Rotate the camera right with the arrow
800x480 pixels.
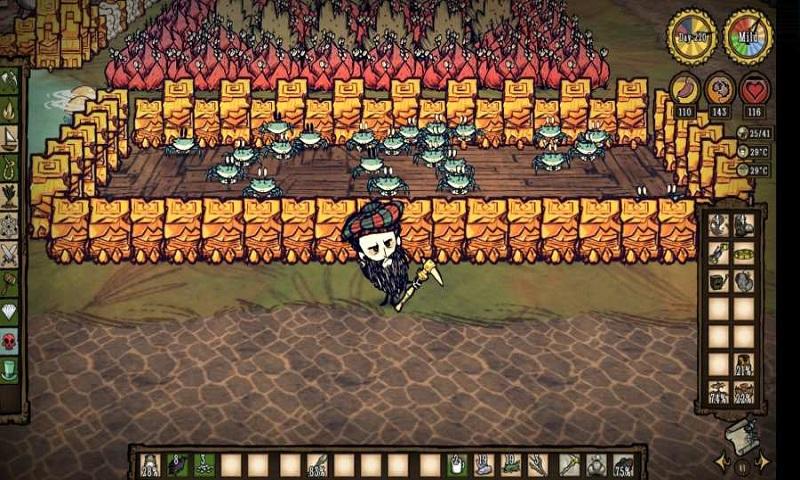(764, 462)
